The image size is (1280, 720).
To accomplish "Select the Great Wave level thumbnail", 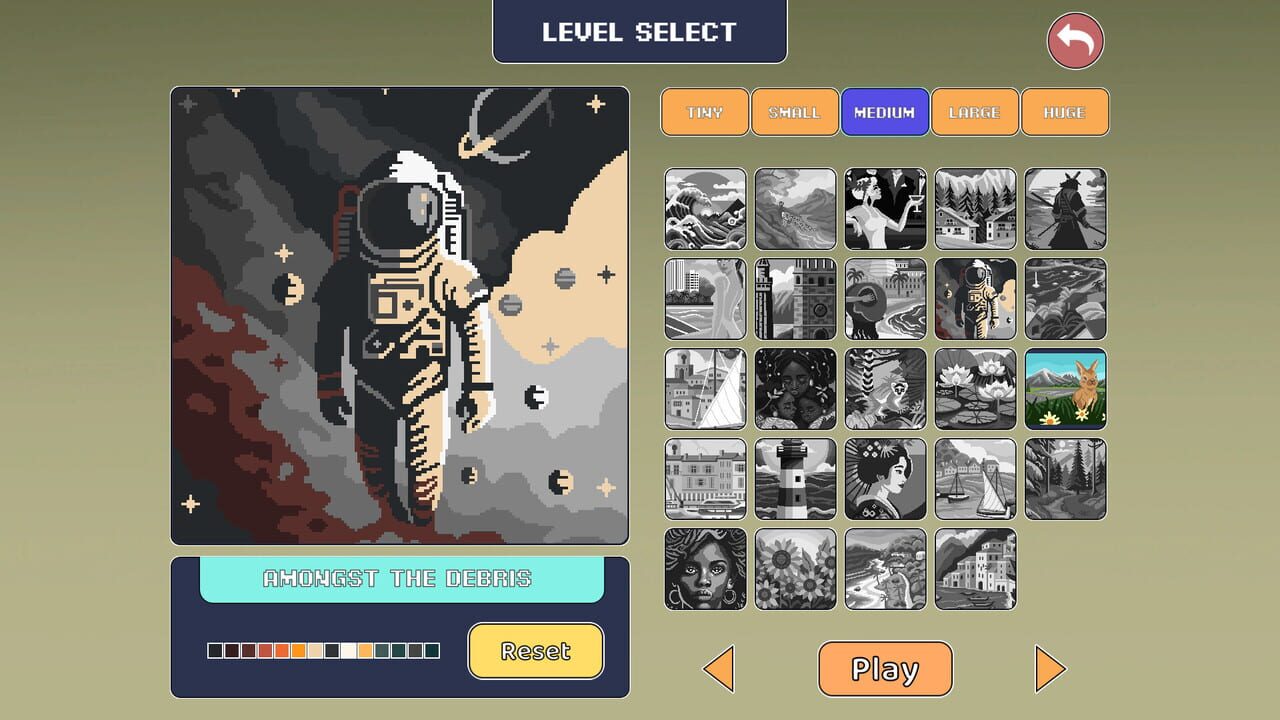I will click(x=705, y=209).
